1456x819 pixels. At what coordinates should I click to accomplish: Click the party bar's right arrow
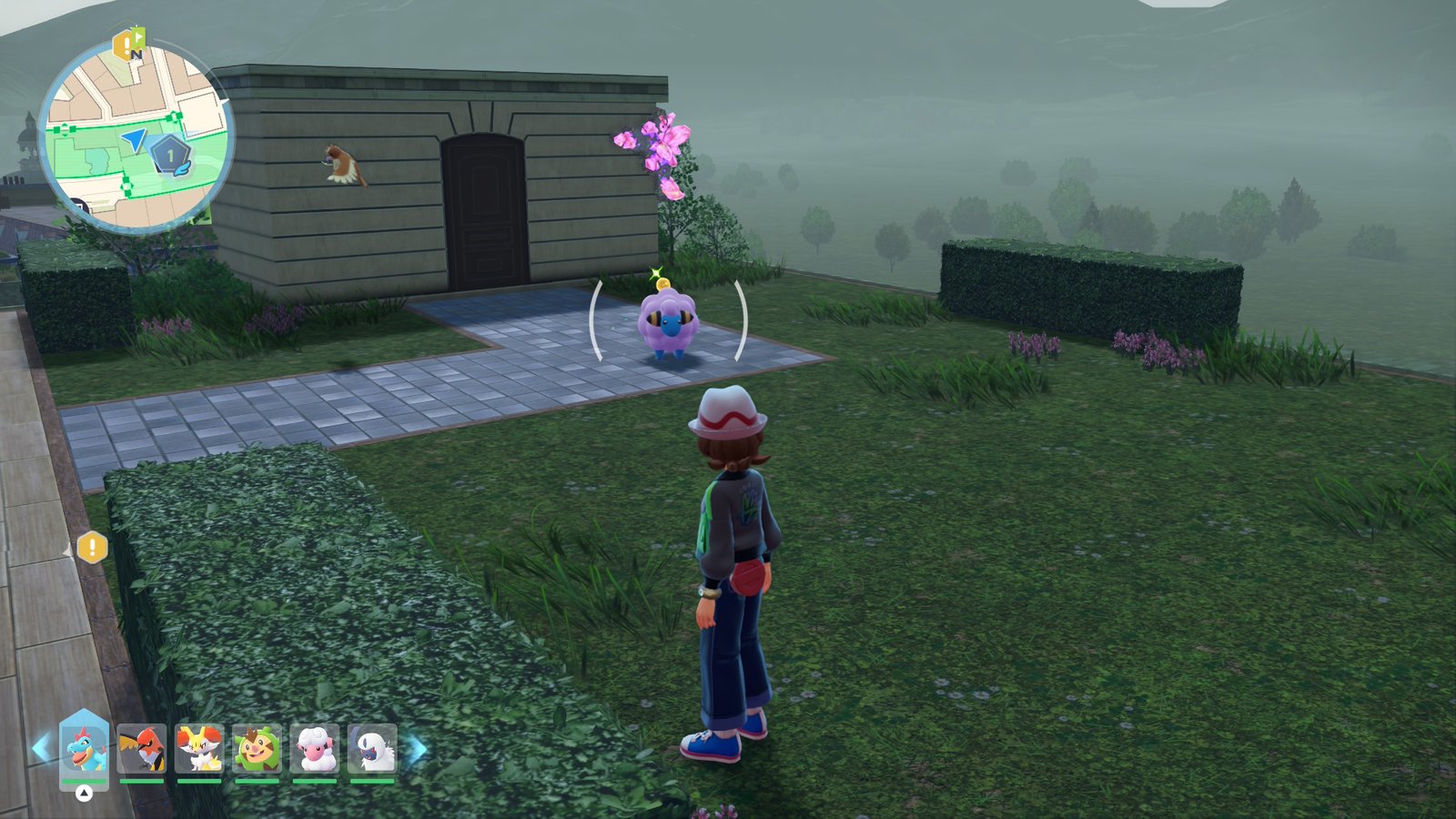[418, 749]
